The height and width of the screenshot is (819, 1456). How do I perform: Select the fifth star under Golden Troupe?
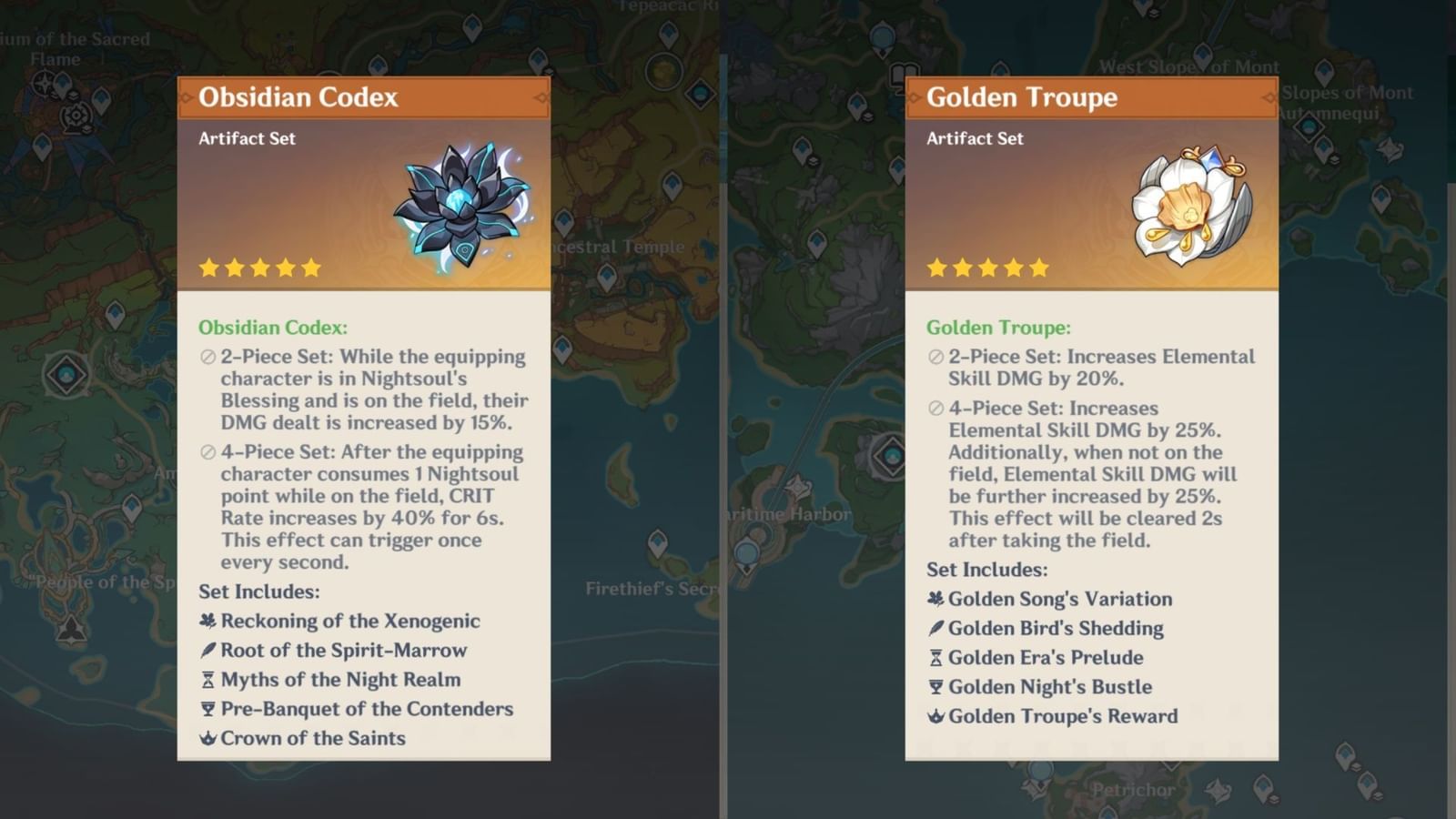[x=1038, y=268]
